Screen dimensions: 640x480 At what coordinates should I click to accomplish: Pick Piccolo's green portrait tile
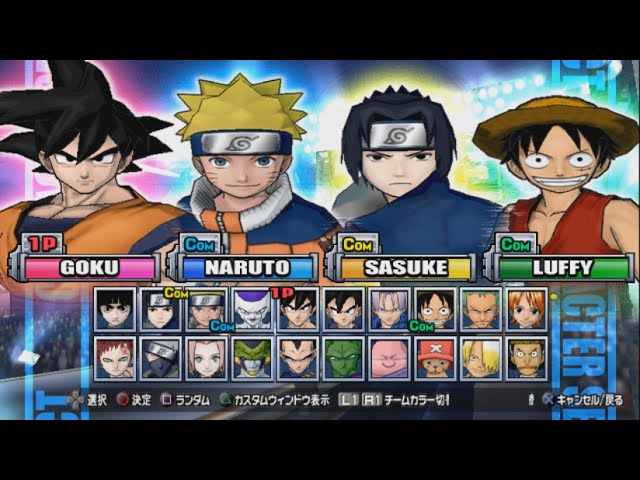click(344, 357)
